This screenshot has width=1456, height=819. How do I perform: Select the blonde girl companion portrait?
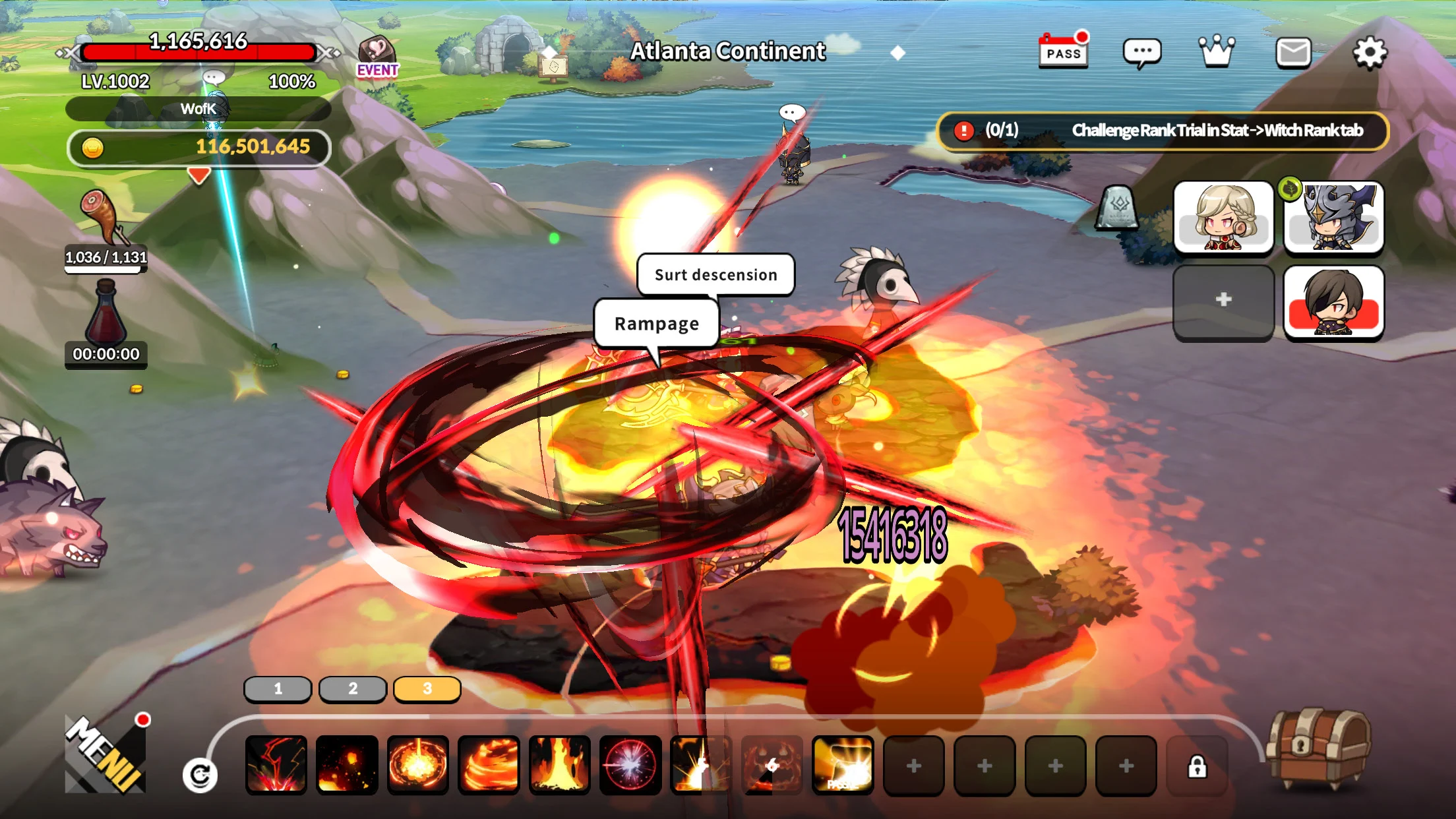[x=1223, y=218]
